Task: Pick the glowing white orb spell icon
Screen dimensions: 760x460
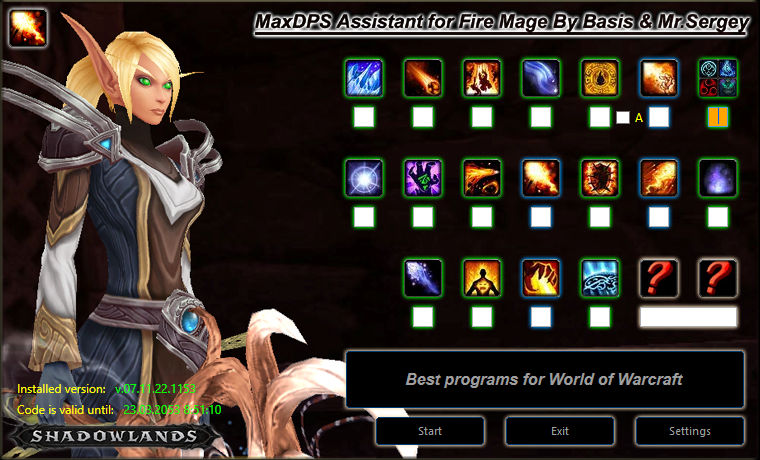Action: 364,178
